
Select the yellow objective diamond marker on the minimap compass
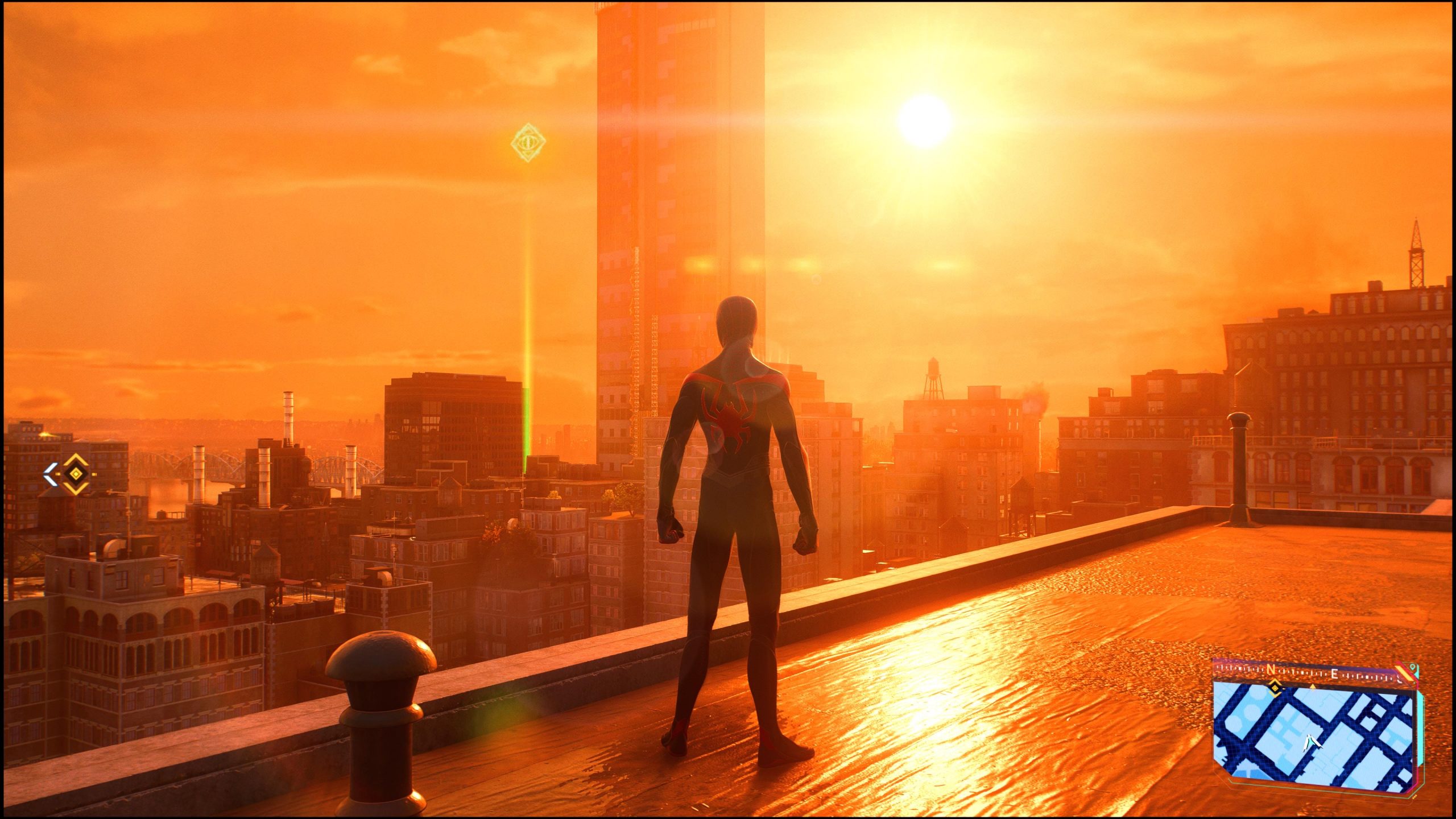[1275, 688]
